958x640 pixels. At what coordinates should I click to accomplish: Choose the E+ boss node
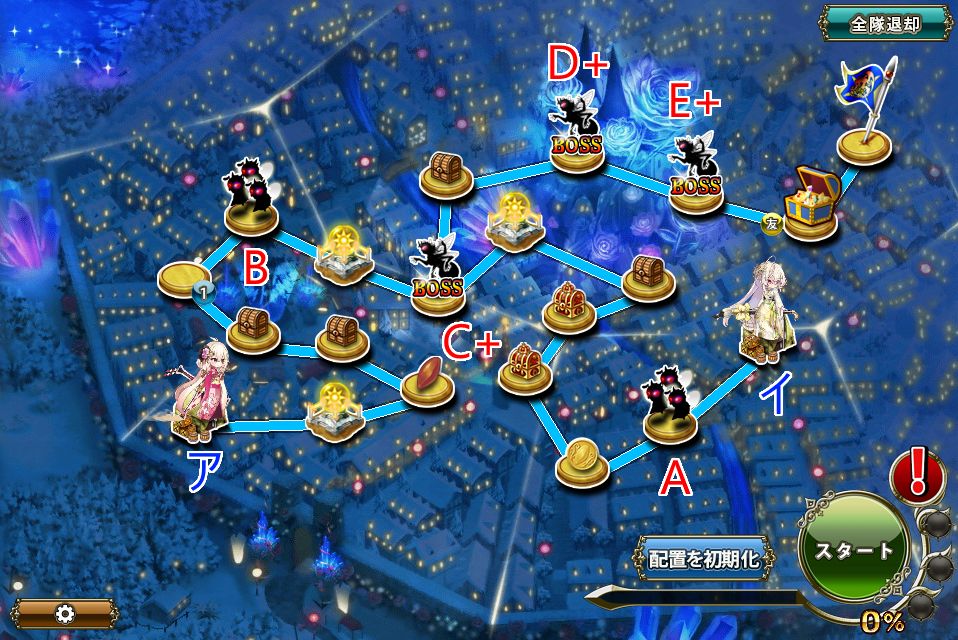(696, 174)
